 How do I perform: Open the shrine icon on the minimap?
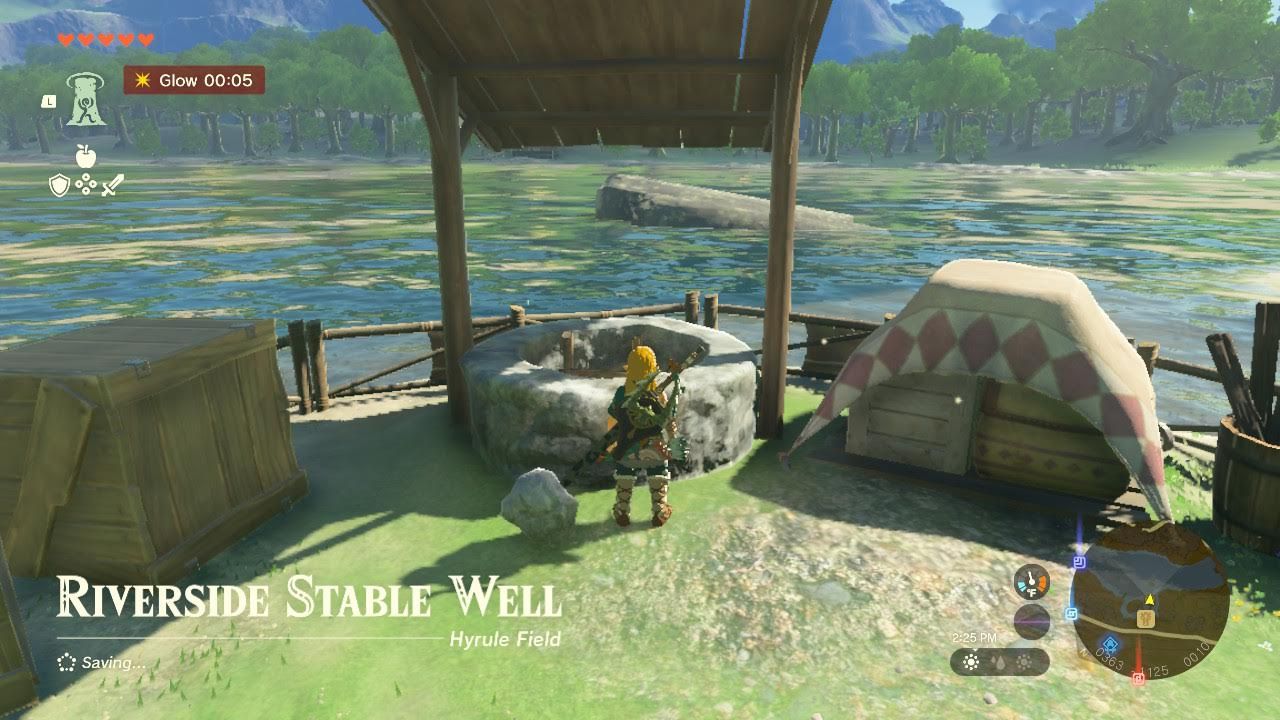(1110, 645)
